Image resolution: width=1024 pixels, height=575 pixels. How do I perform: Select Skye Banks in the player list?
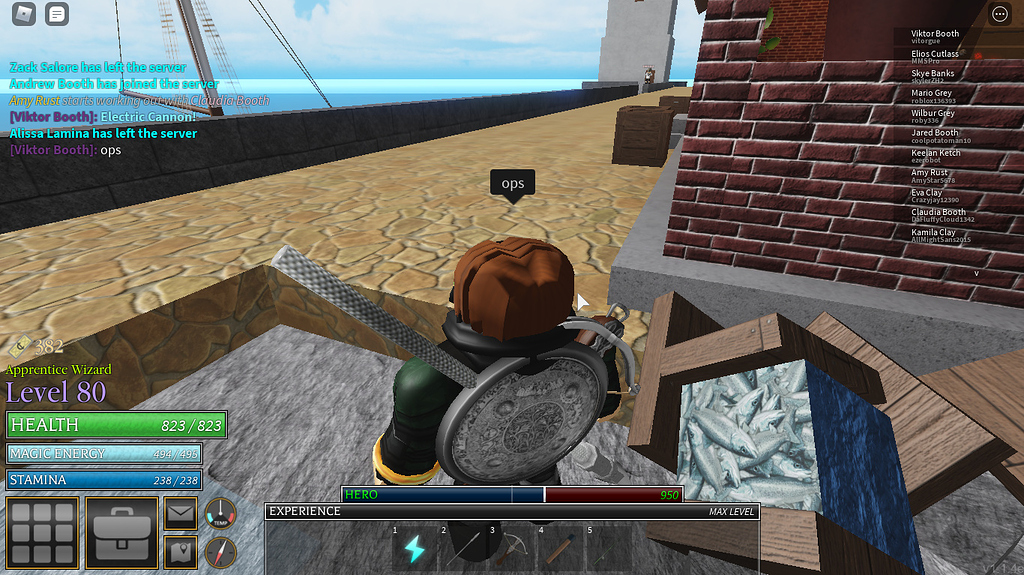(933, 77)
